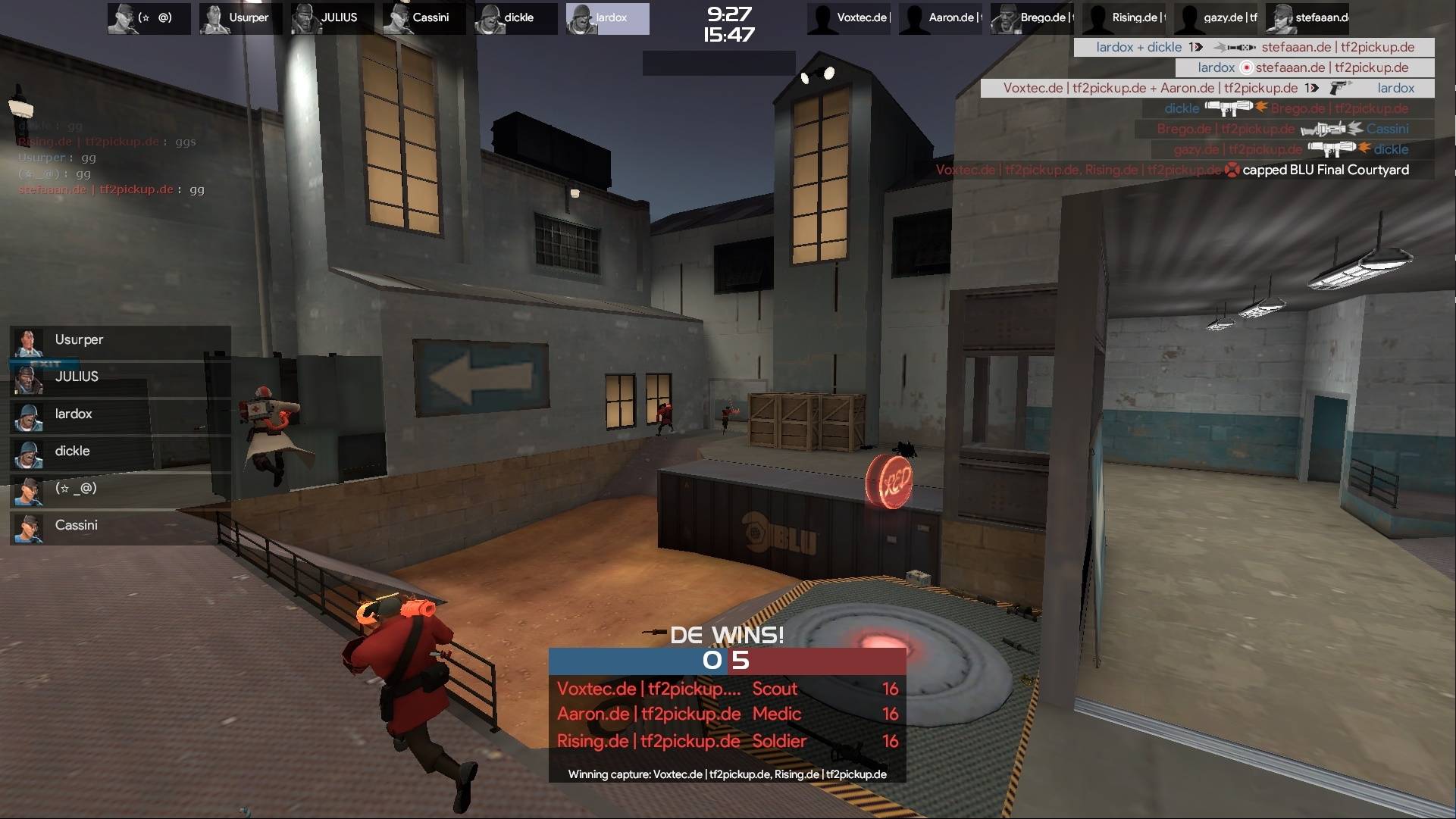This screenshot has height=819, width=1456.
Task: Pick the dickle row in the side roster
Action: (x=120, y=452)
